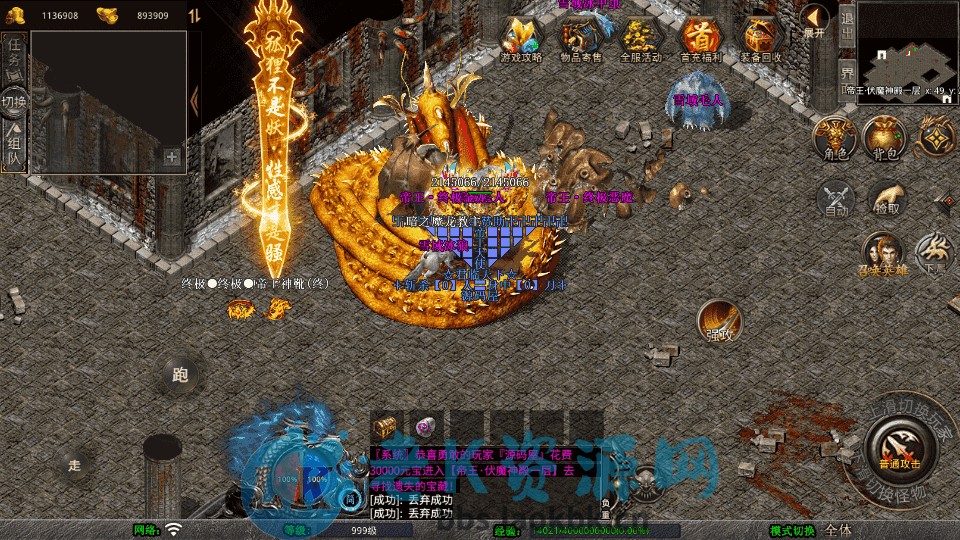Activate the 召唤英雄 summon hero button
This screenshot has width=960, height=540.
coord(883,254)
